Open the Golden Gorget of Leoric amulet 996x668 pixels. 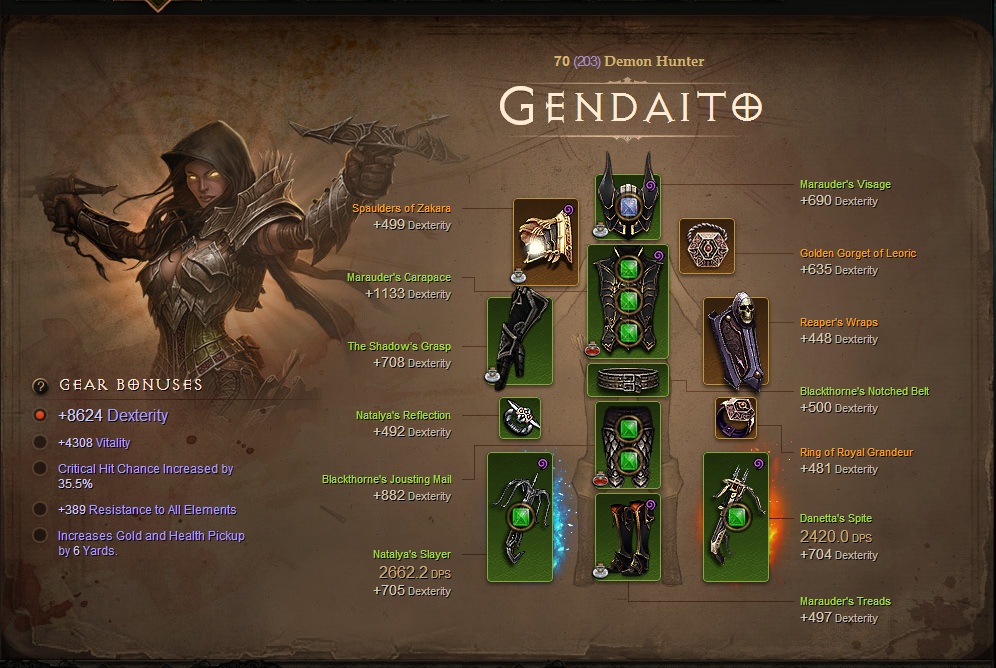click(707, 246)
